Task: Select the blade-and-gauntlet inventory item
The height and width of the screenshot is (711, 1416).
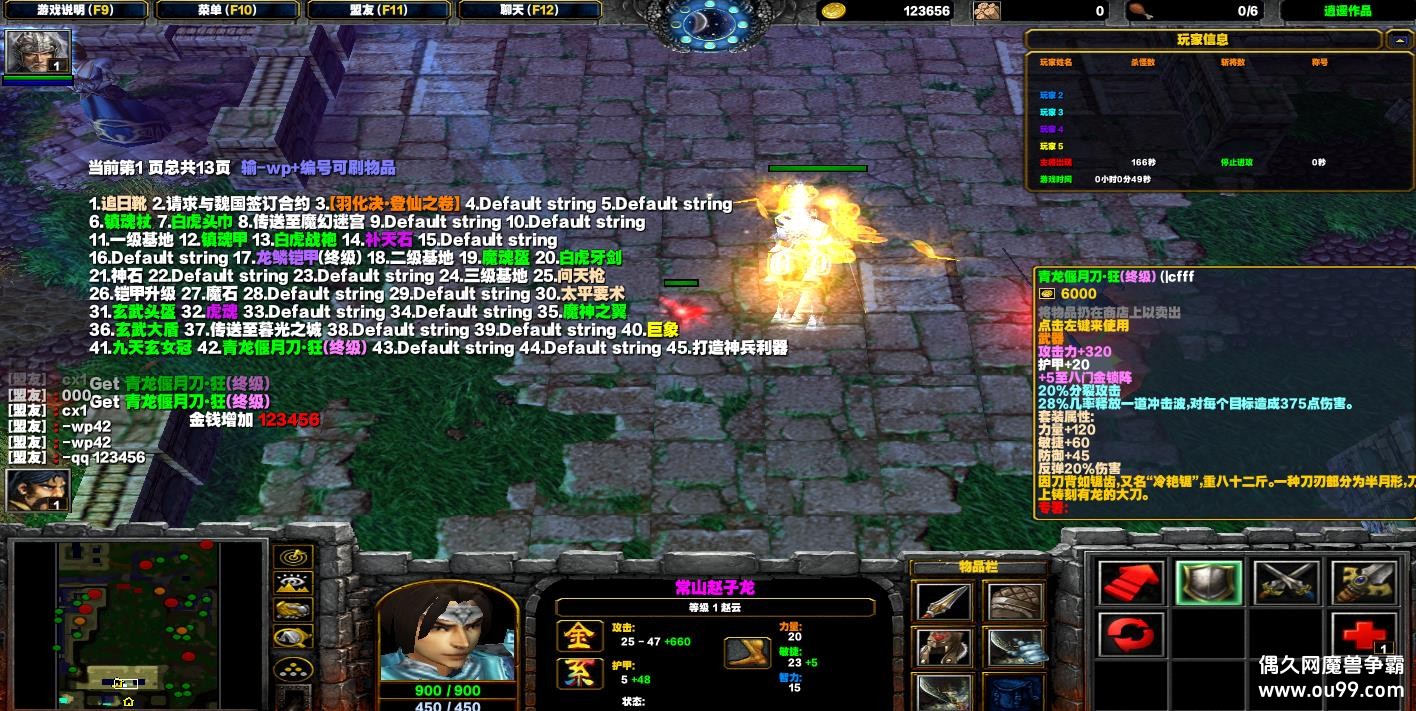Action: 1015,648
